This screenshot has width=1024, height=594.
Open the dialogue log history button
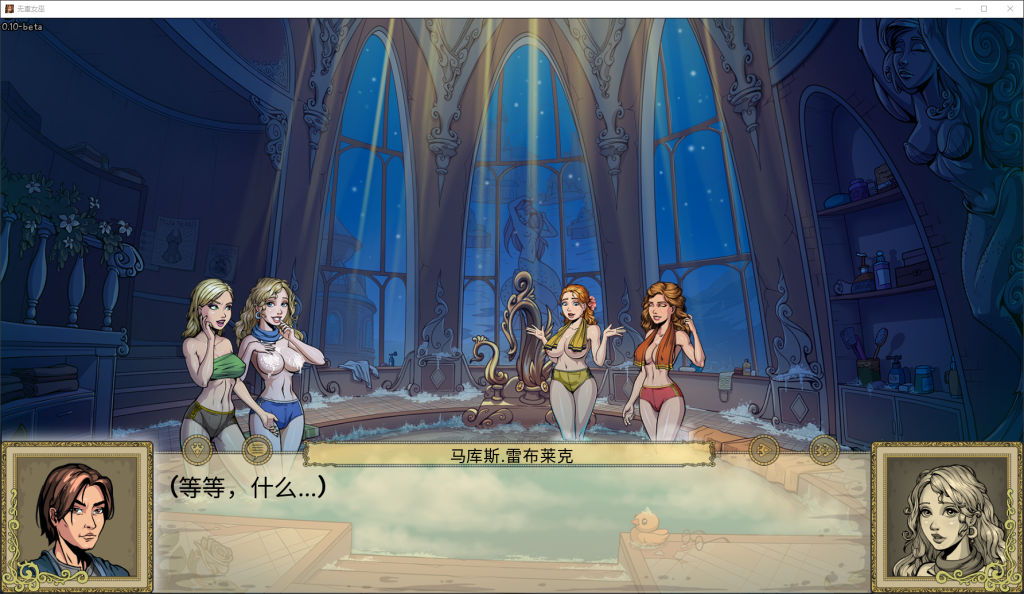(257, 450)
